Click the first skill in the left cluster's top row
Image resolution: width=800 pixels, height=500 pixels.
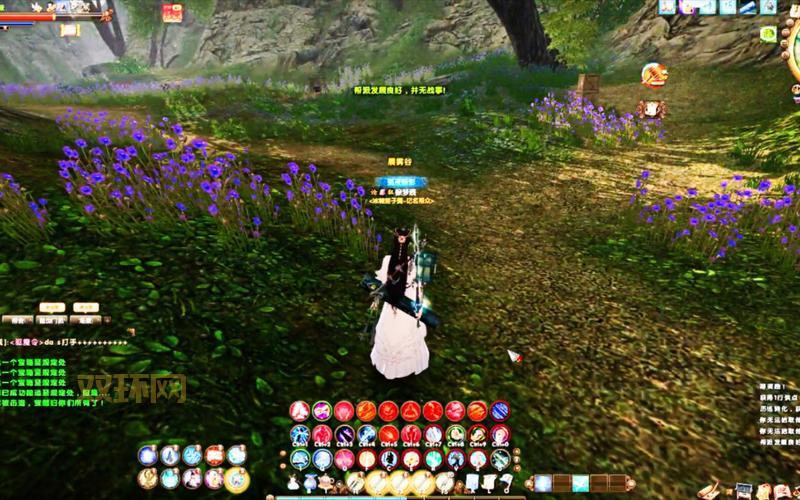coord(148,455)
